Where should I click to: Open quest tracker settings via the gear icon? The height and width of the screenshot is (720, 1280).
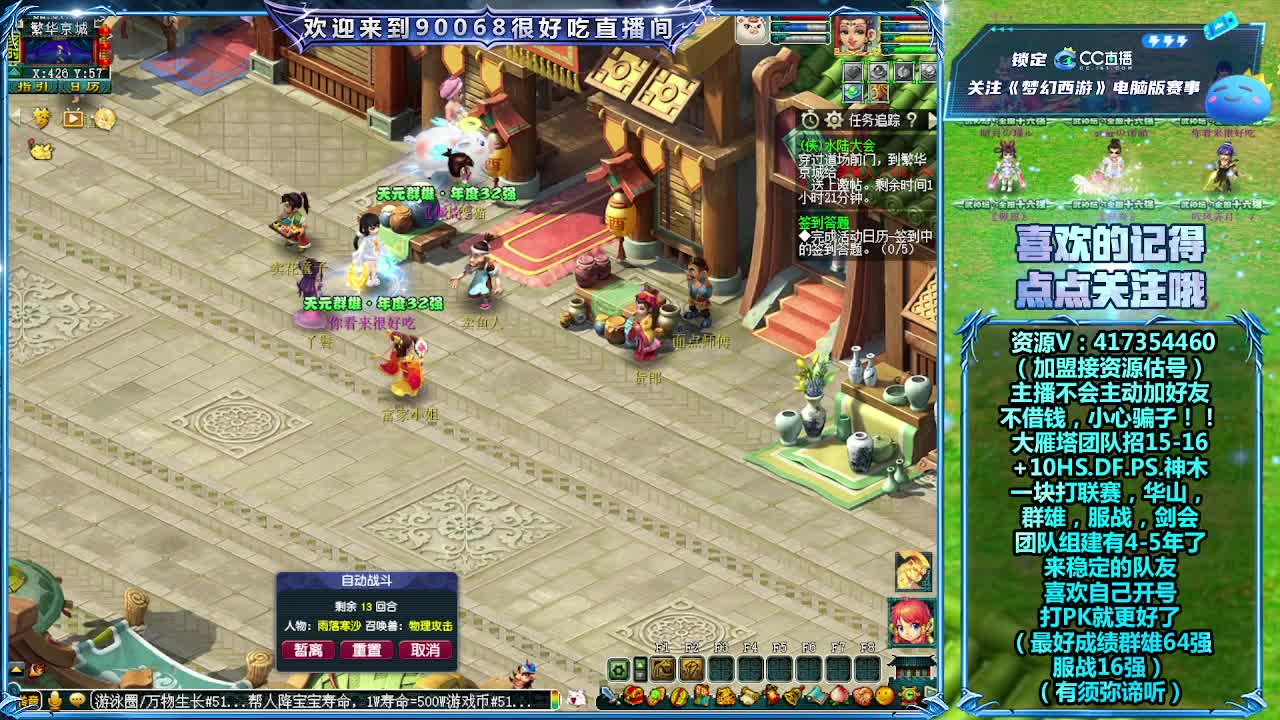[833, 120]
